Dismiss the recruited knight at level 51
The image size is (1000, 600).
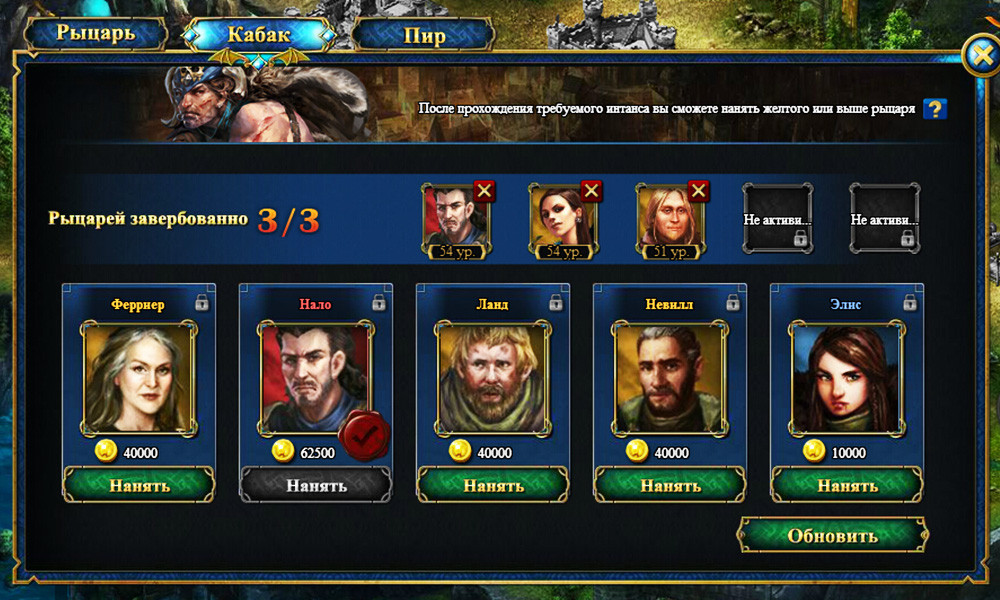(698, 191)
